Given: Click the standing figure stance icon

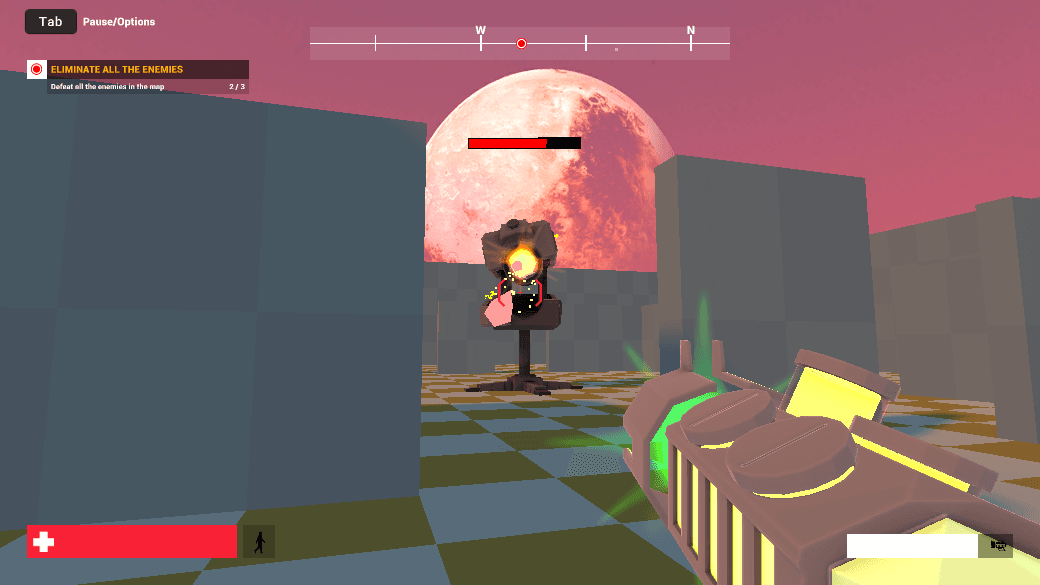Looking at the screenshot, I should pyautogui.click(x=260, y=542).
